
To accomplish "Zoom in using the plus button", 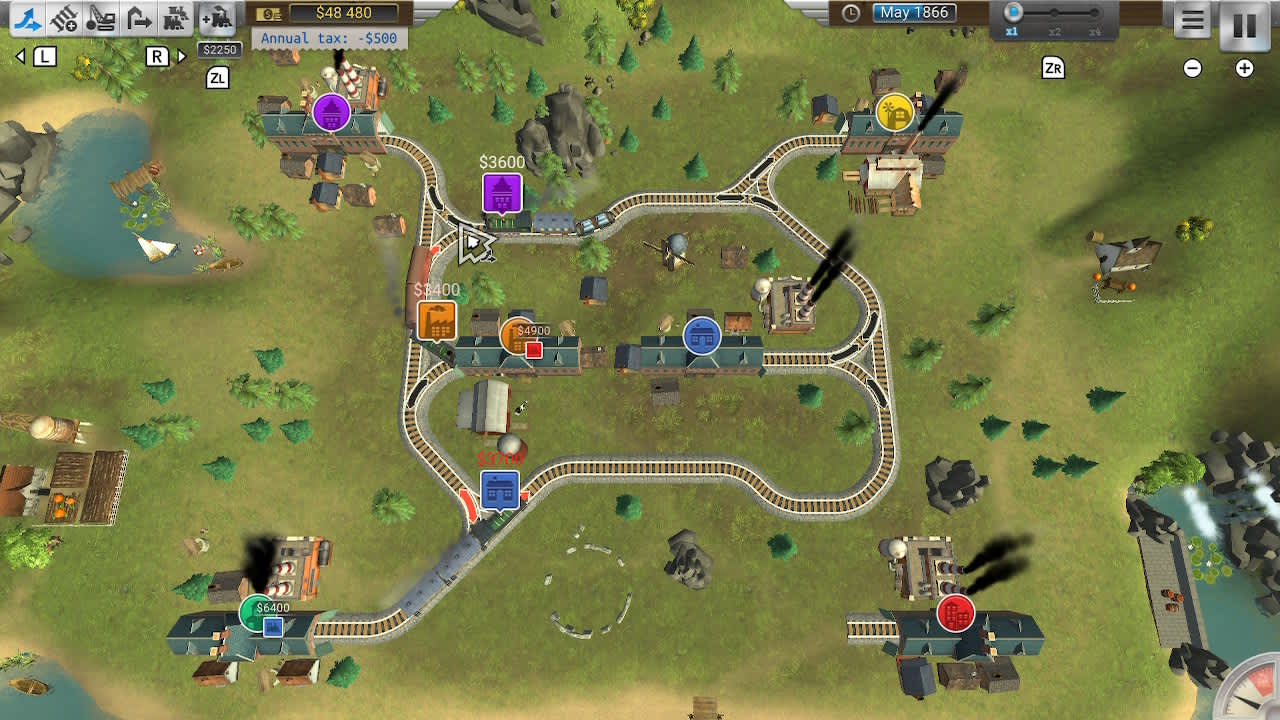I will pos(1244,68).
